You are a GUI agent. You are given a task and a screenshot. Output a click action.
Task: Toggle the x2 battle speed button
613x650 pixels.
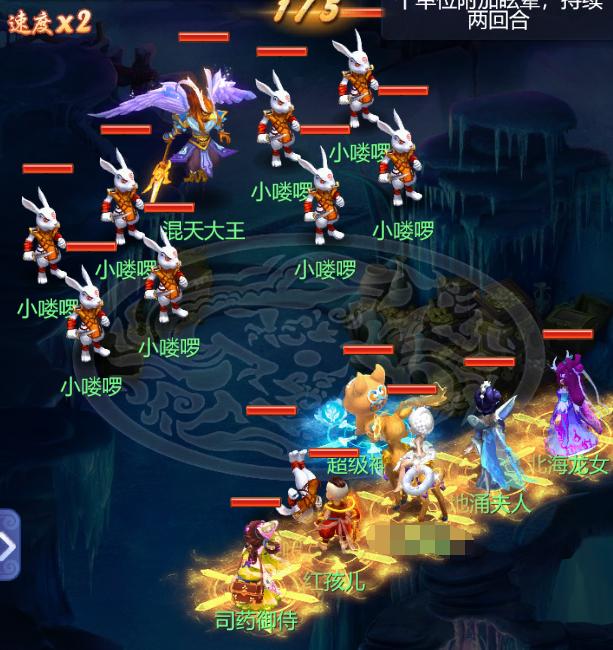coord(49,22)
